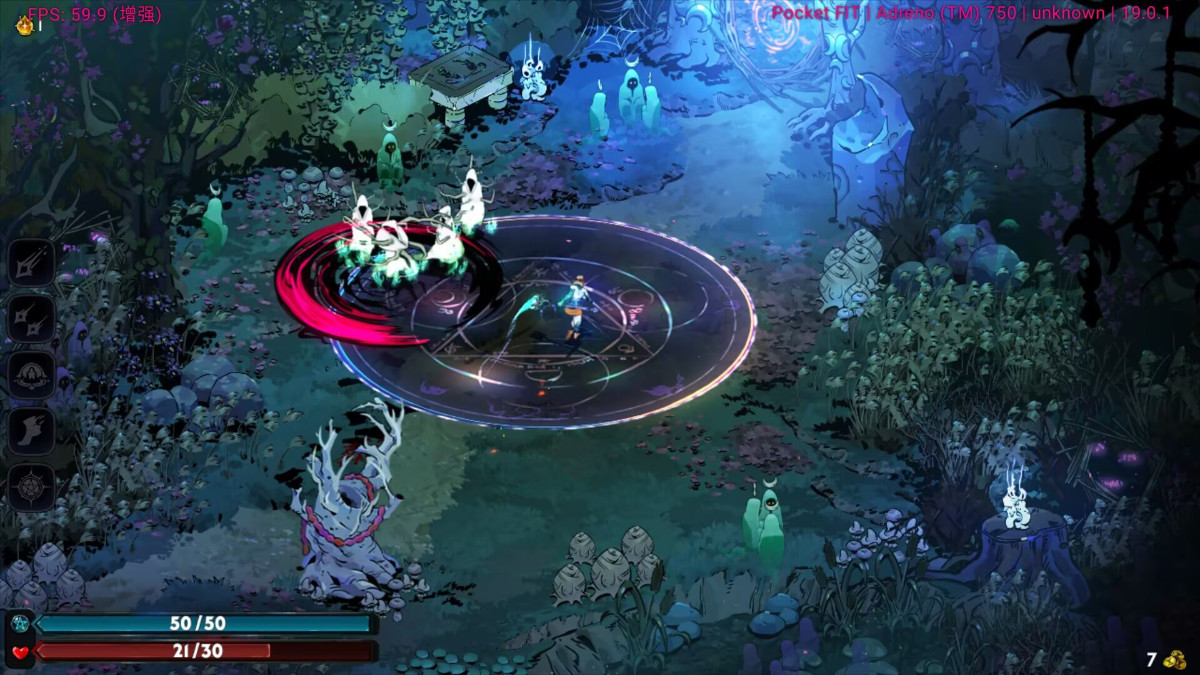Open the Cast boon slot icon
The width and height of the screenshot is (1200, 675).
click(x=31, y=375)
